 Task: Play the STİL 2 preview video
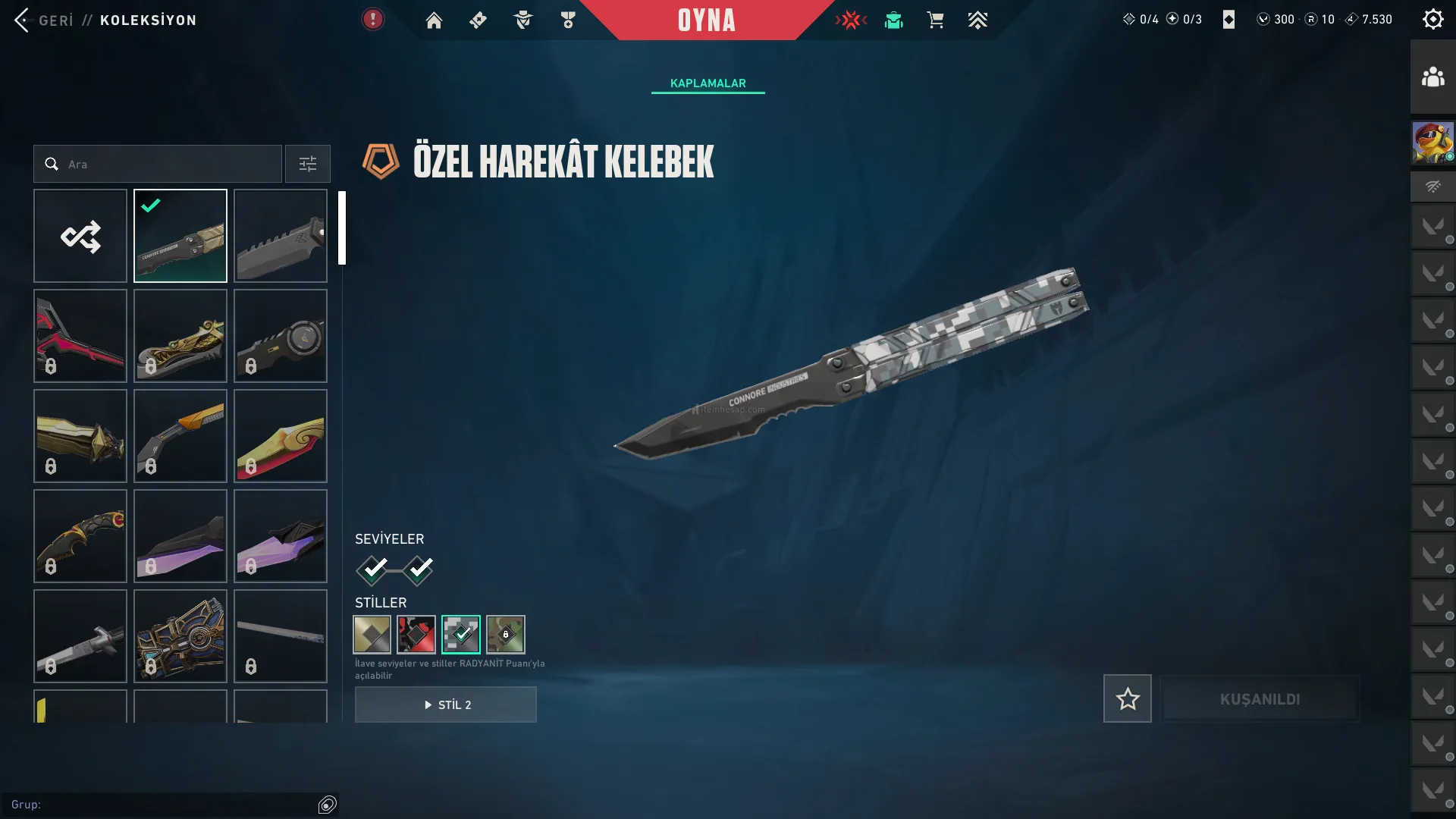(x=446, y=704)
